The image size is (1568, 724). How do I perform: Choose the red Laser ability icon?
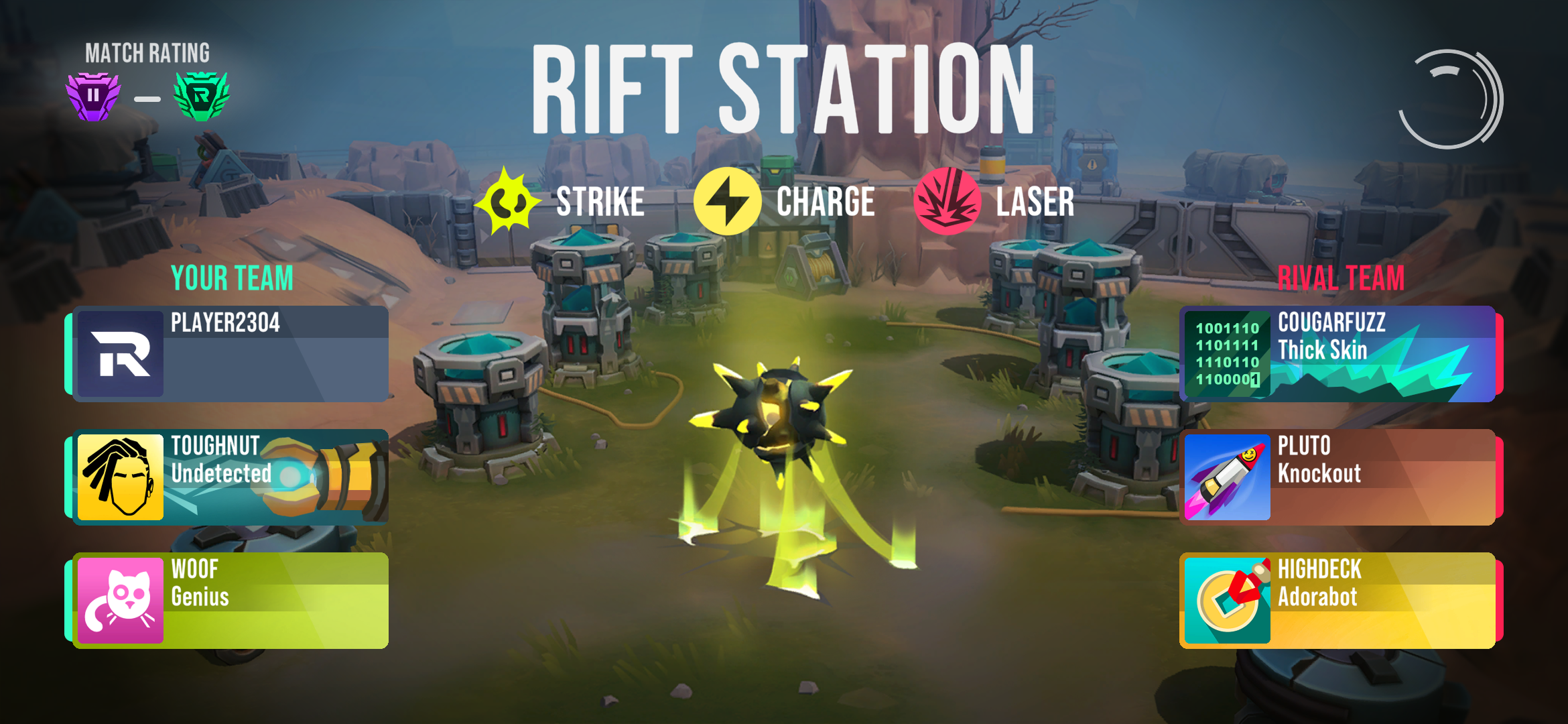click(x=948, y=201)
